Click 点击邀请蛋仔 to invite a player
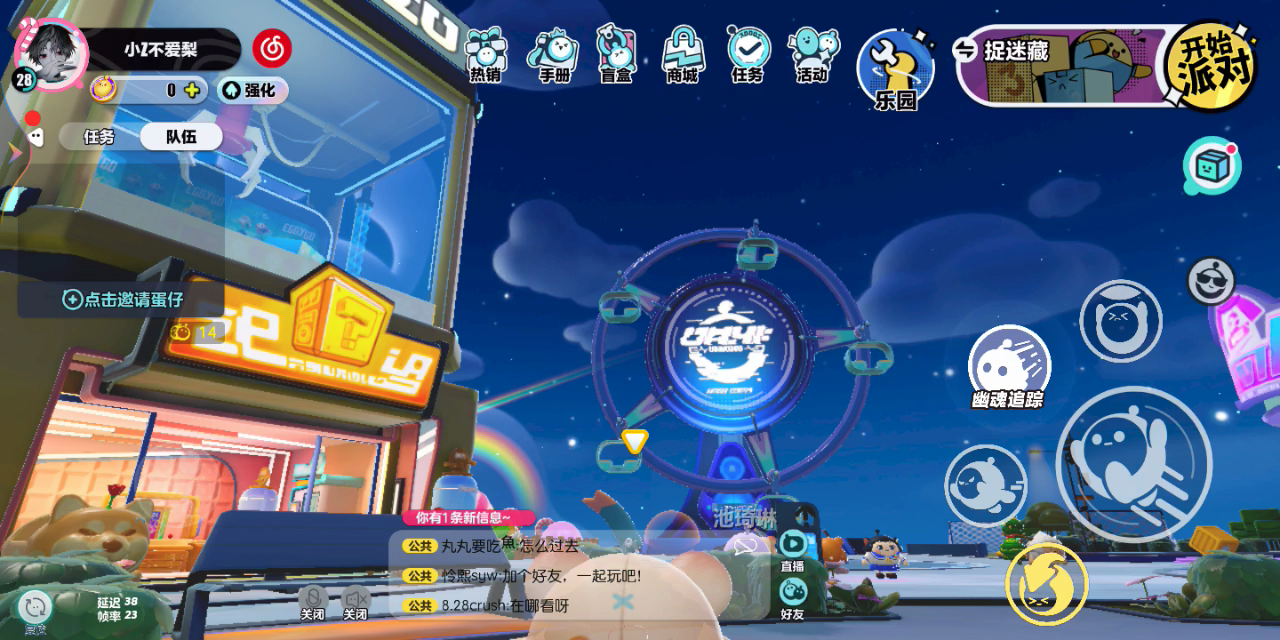The height and width of the screenshot is (640, 1280). point(123,299)
